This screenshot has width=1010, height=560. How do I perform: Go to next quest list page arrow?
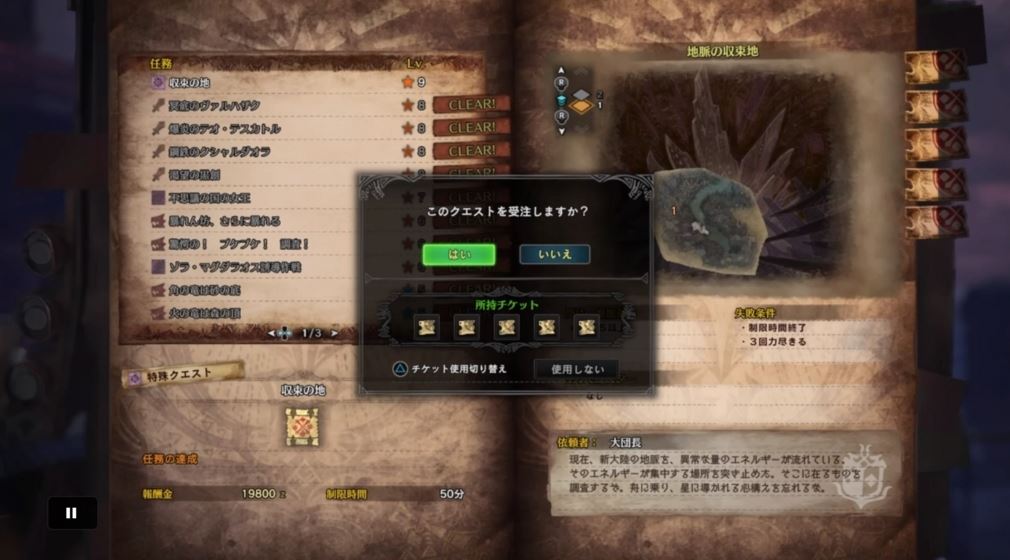pyautogui.click(x=335, y=333)
